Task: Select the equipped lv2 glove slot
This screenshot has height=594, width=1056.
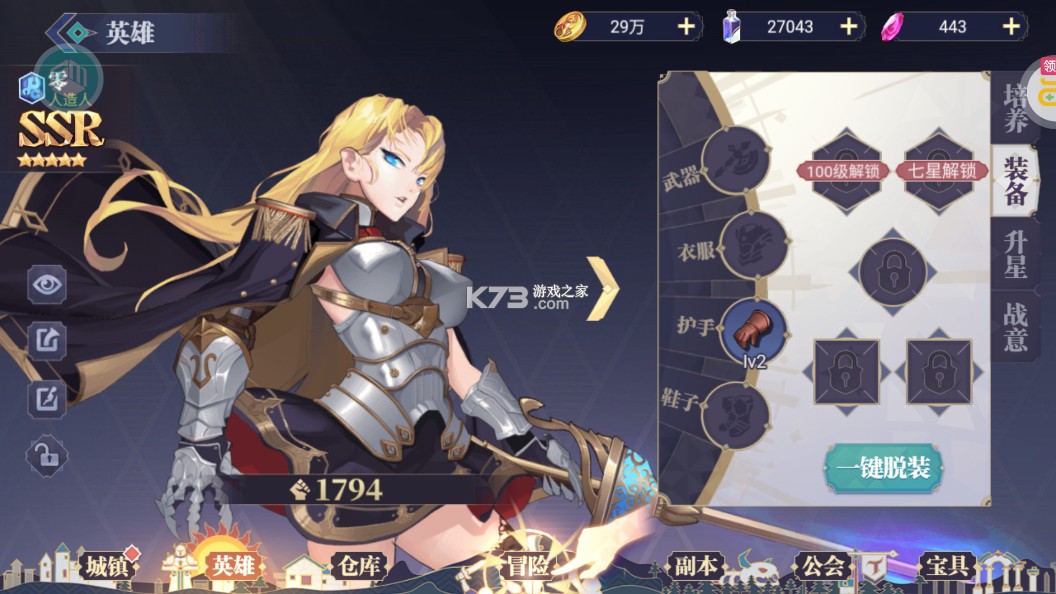Action: point(753,331)
